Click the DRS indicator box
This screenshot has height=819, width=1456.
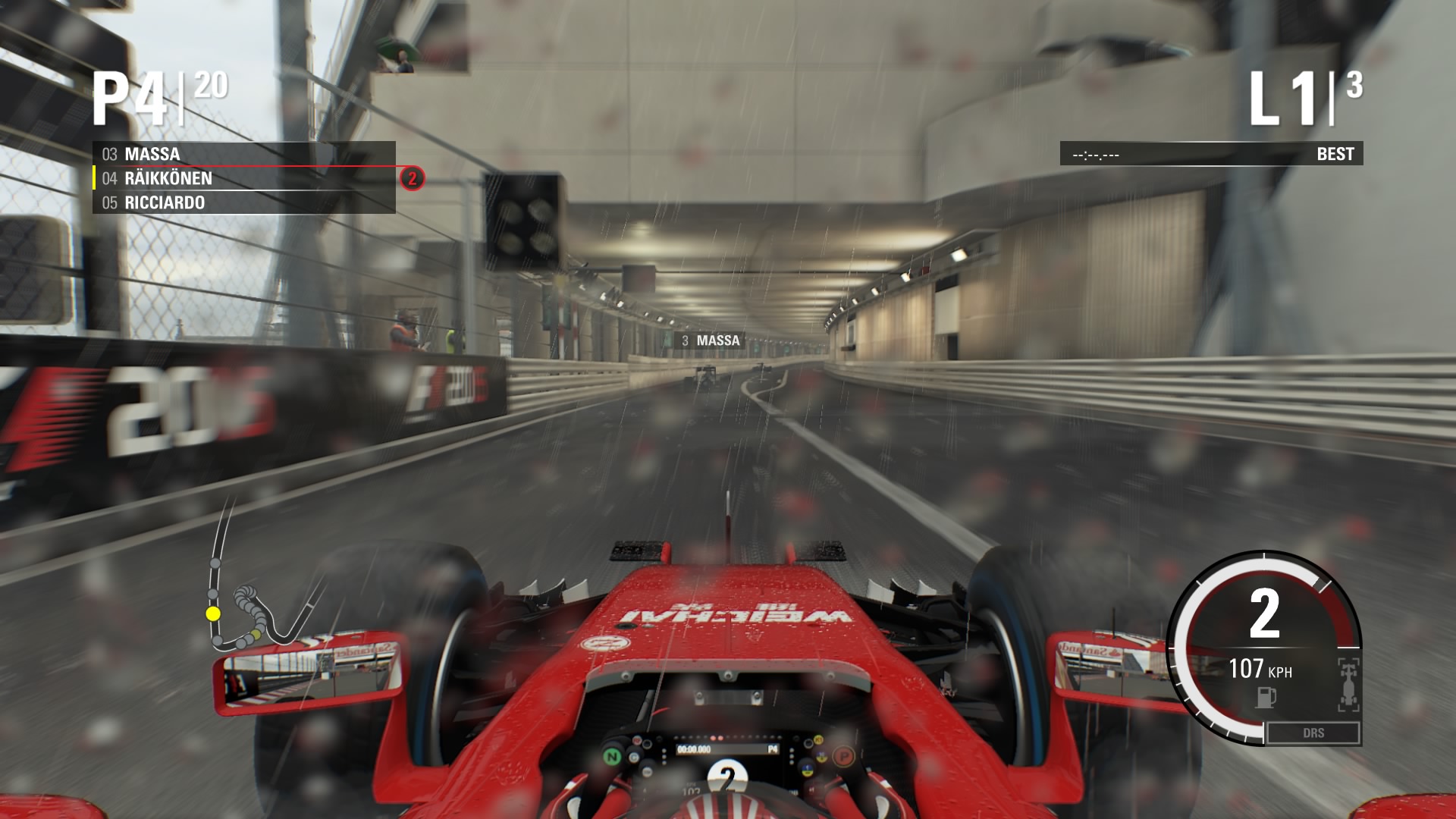point(1313,733)
